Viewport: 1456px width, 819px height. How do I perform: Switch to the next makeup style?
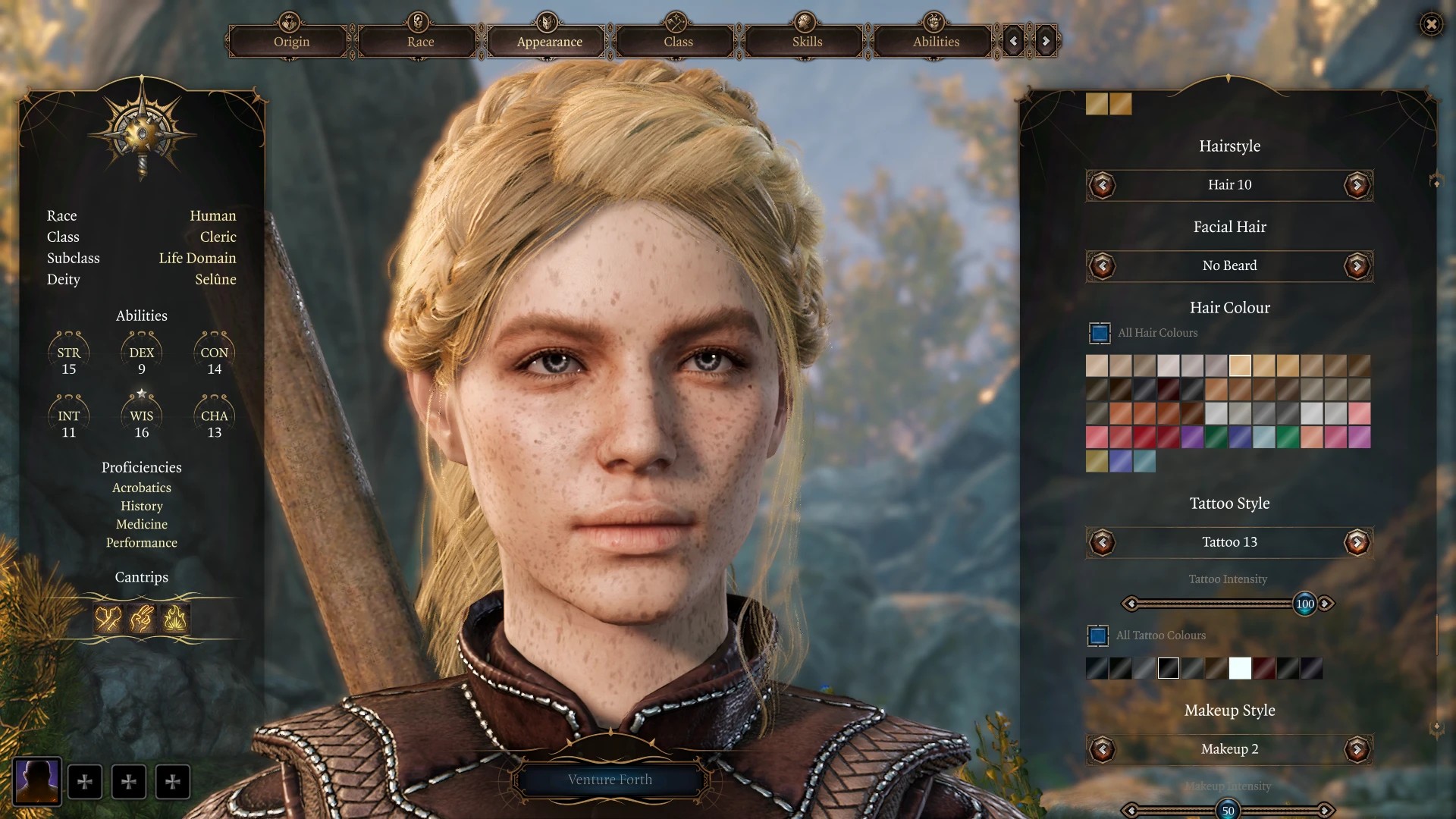pos(1357,749)
